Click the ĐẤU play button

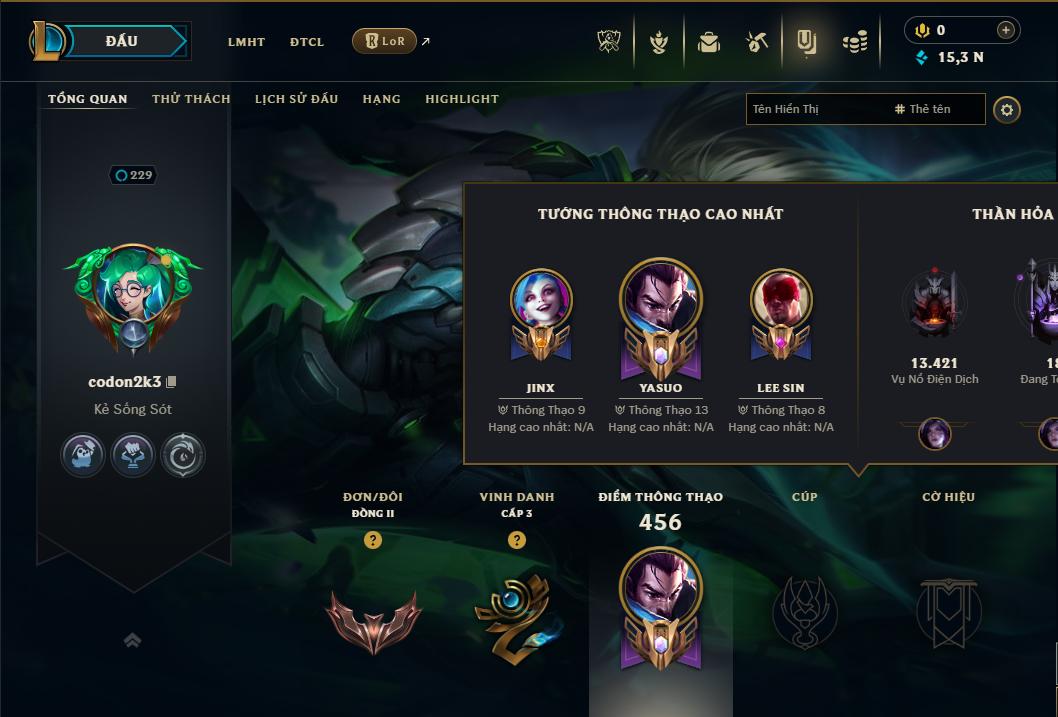[x=122, y=41]
